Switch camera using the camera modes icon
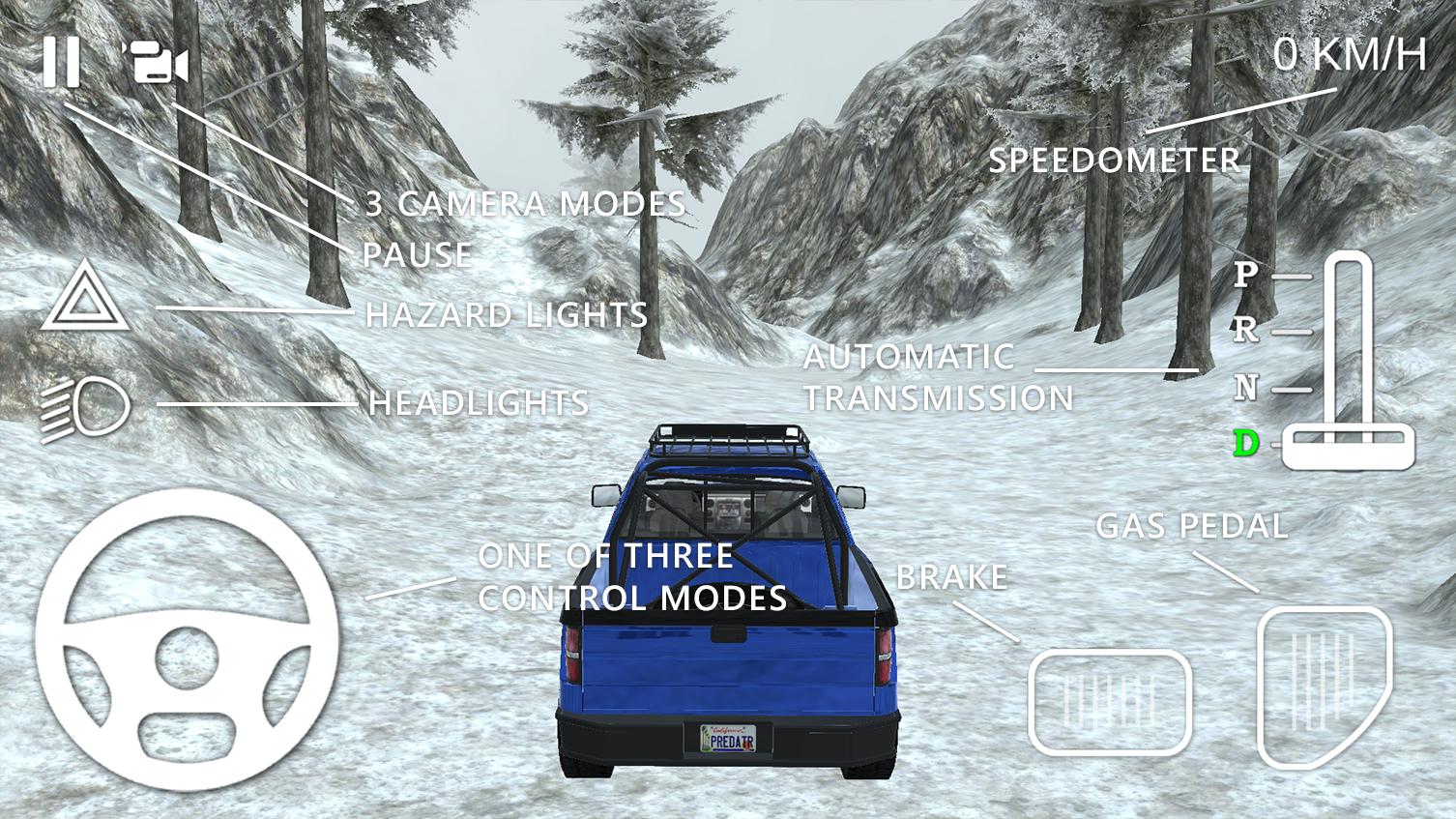The height and width of the screenshot is (819, 1456). (153, 61)
